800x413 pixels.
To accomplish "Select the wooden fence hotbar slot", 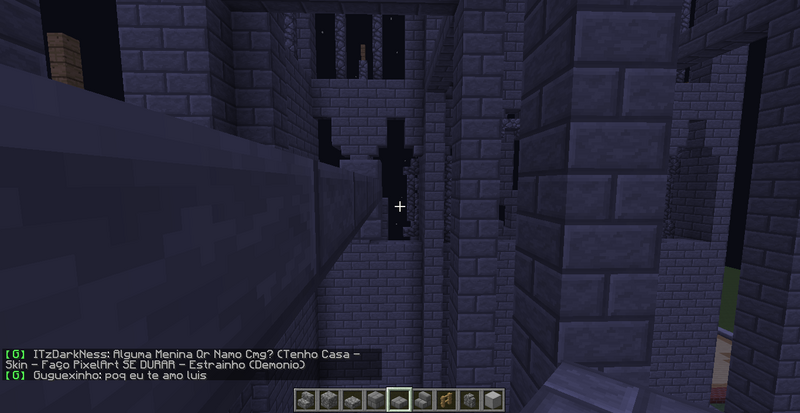I will click(447, 400).
